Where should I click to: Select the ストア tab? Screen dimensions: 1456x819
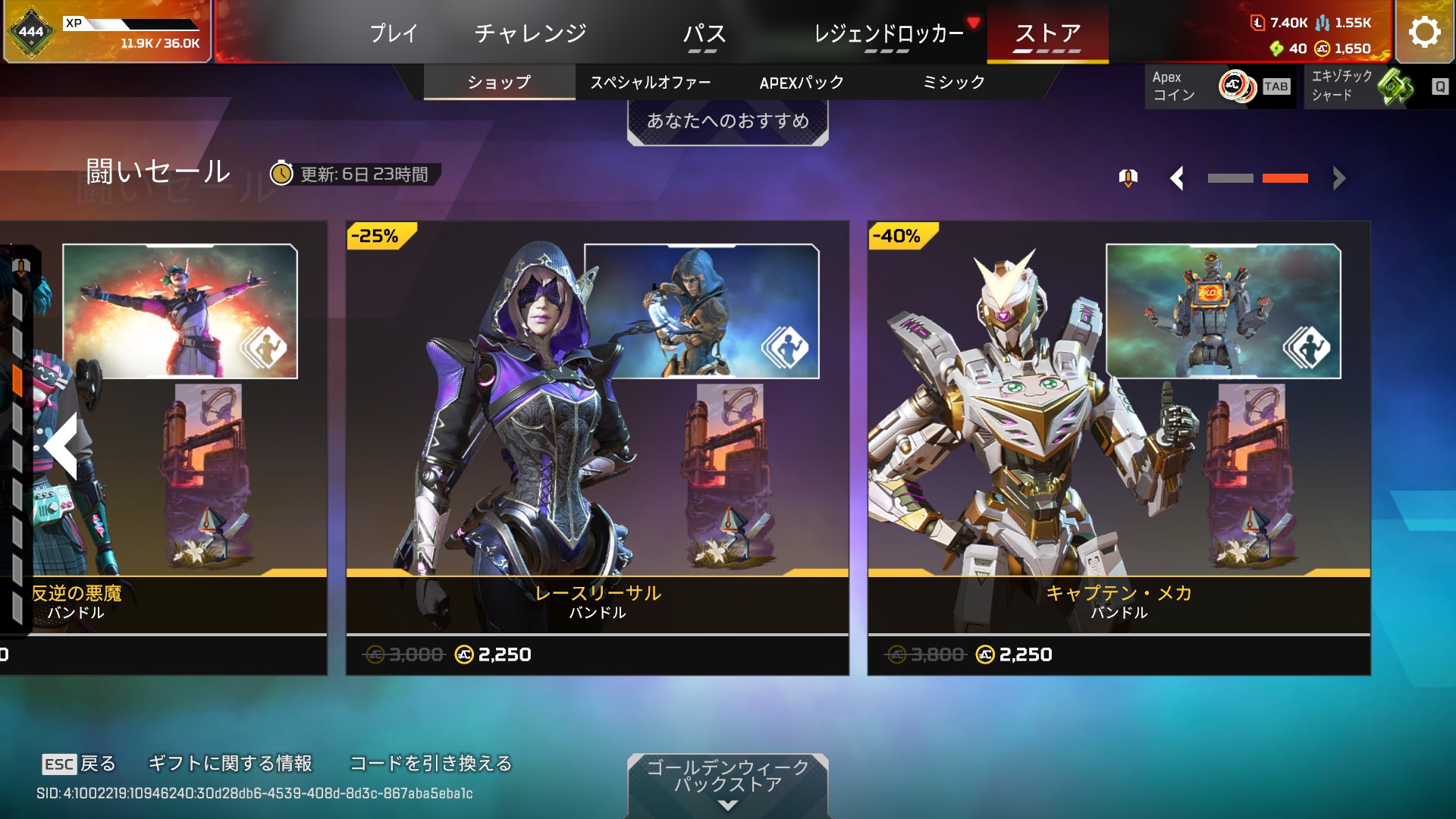1047,33
